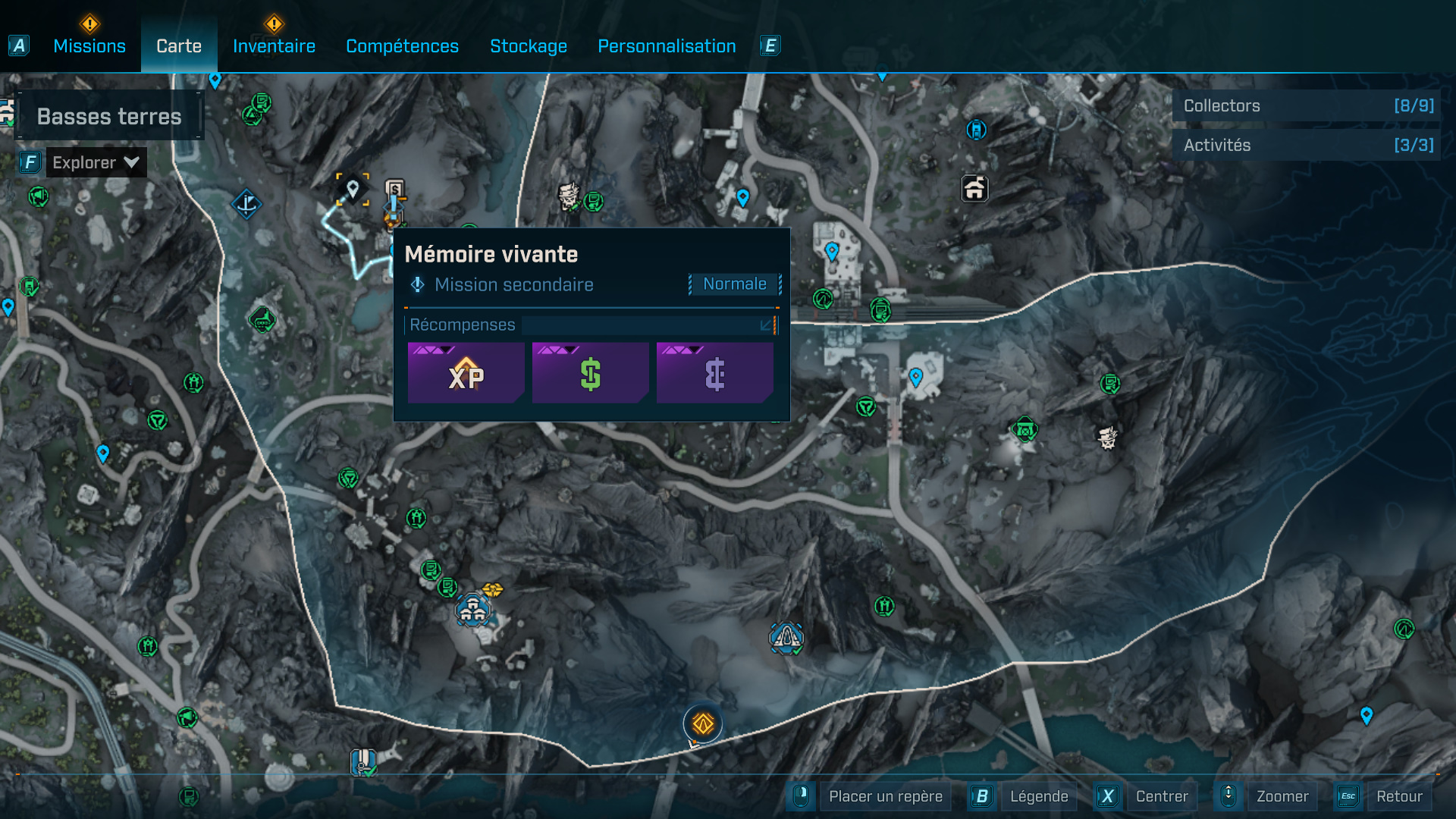
Task: Open the Personnalisation tab
Action: pos(667,46)
